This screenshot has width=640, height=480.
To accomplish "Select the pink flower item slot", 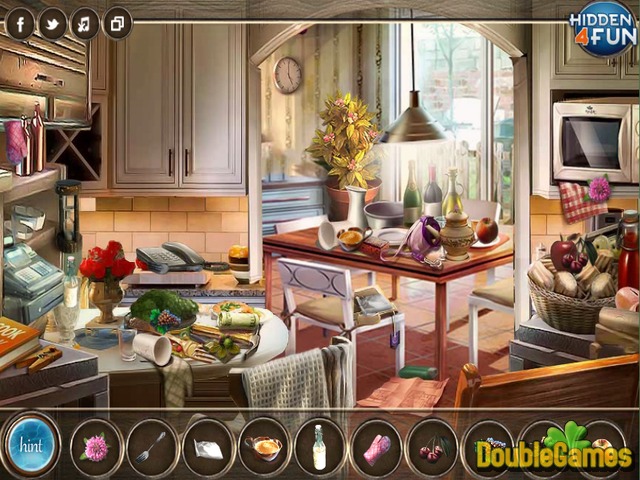I will pyautogui.click(x=96, y=446).
